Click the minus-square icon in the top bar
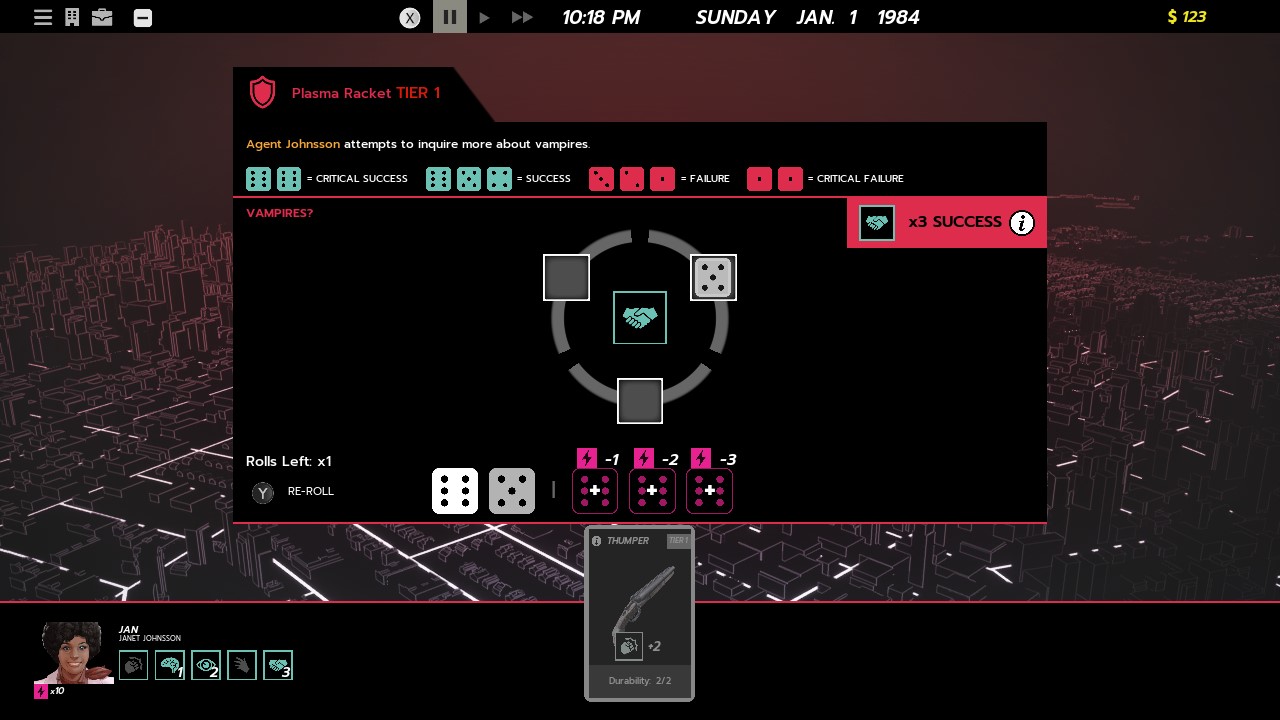The height and width of the screenshot is (720, 1280). [x=142, y=17]
